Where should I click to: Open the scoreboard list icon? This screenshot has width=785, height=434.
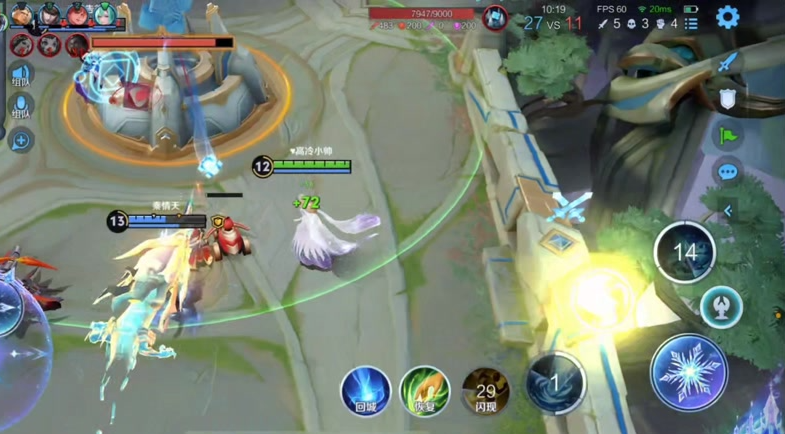click(x=691, y=23)
